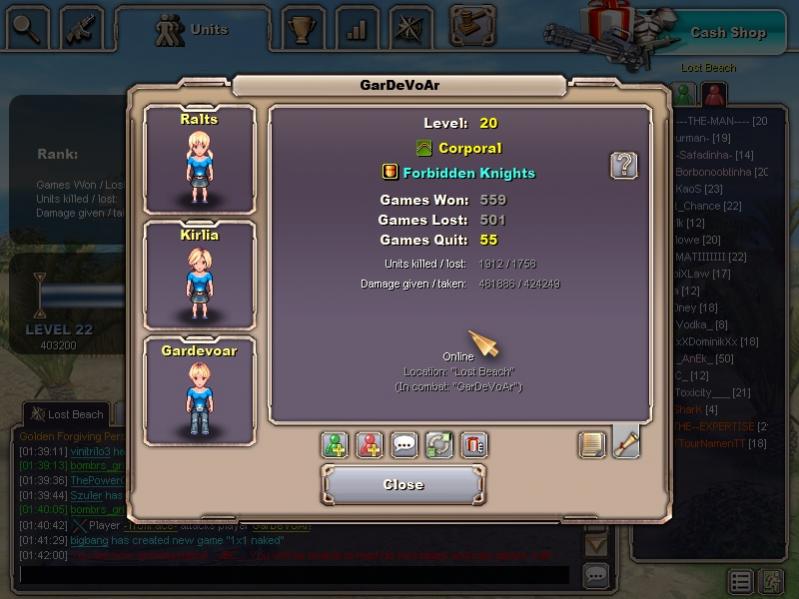Click the red player ignore icon
This screenshot has width=799, height=599.
coord(370,445)
